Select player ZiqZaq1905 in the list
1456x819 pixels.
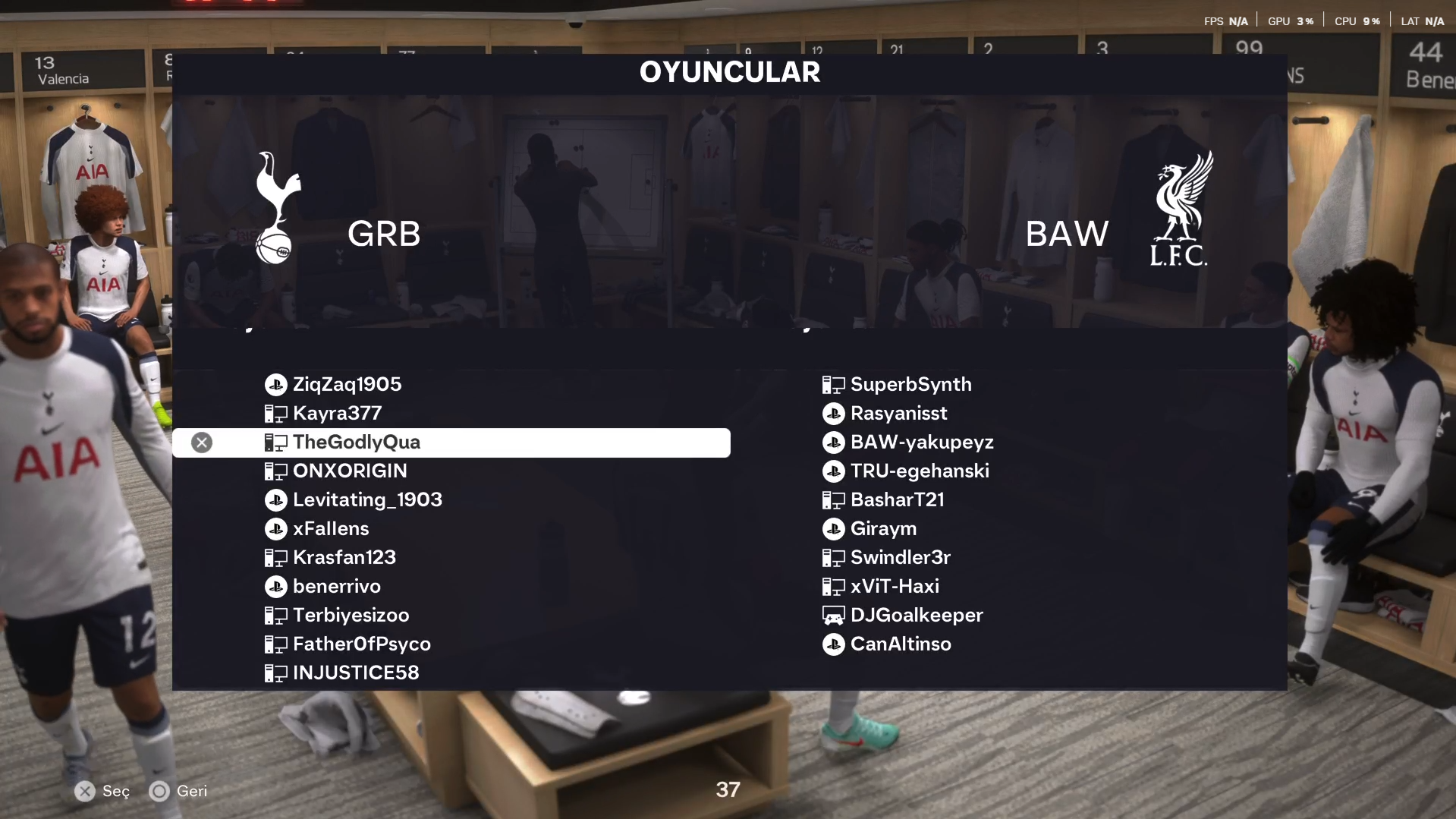coord(347,385)
